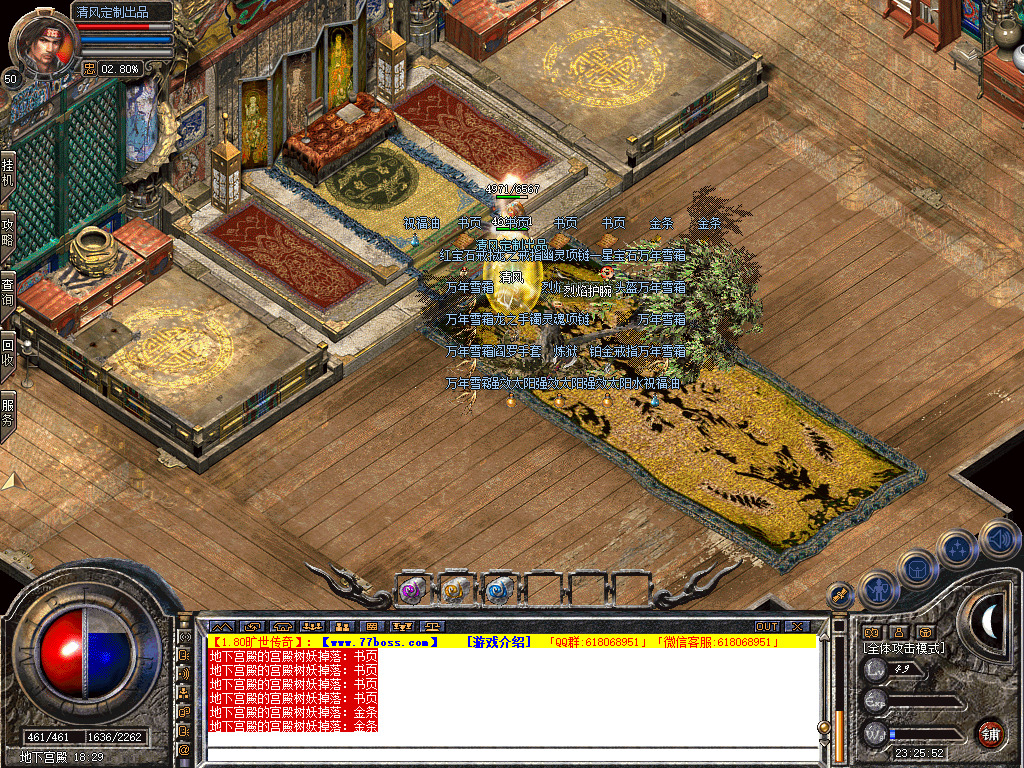Open the skills button with sparkle stars
This screenshot has height=768, width=1024.
(957, 548)
